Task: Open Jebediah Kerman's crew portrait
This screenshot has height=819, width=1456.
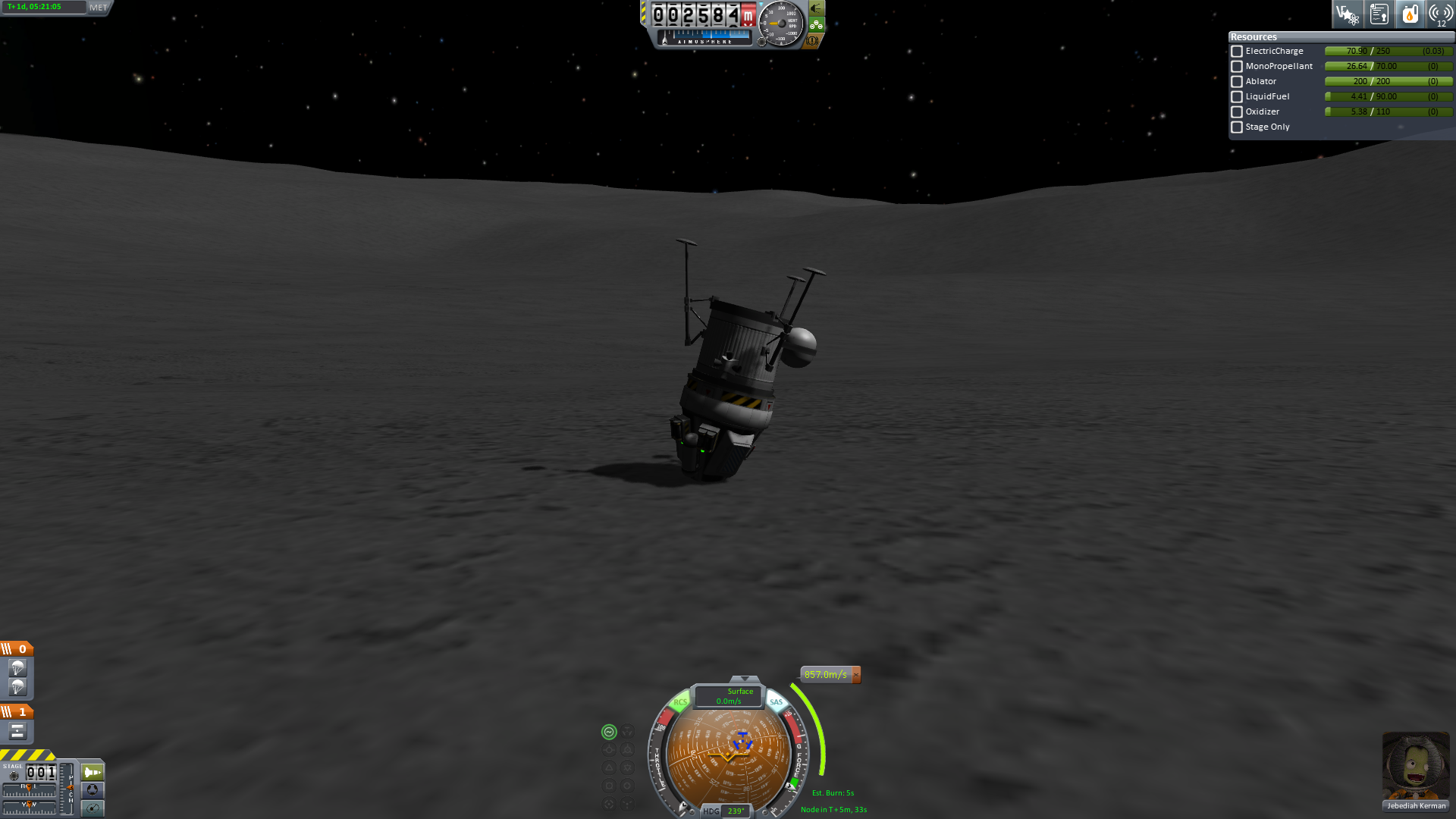Action: 1415,766
